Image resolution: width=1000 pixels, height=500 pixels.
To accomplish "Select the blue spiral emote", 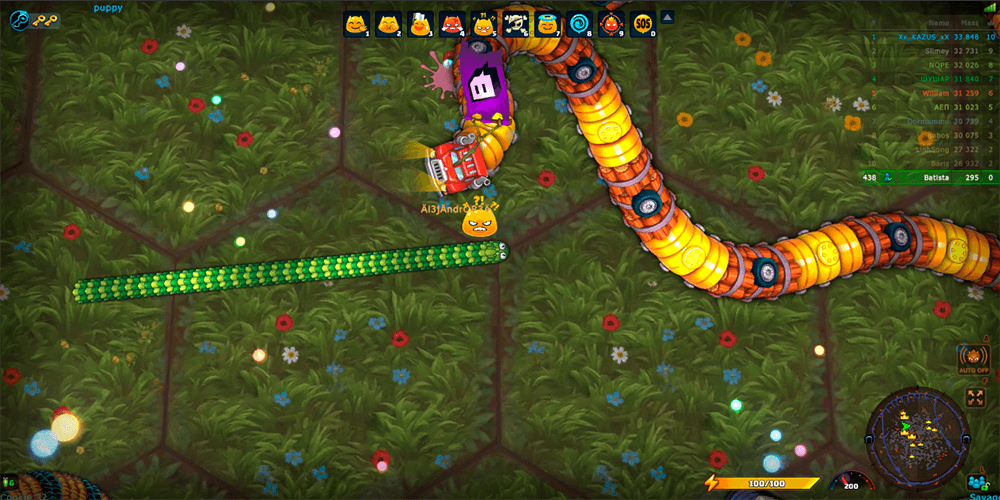I will [x=578, y=24].
